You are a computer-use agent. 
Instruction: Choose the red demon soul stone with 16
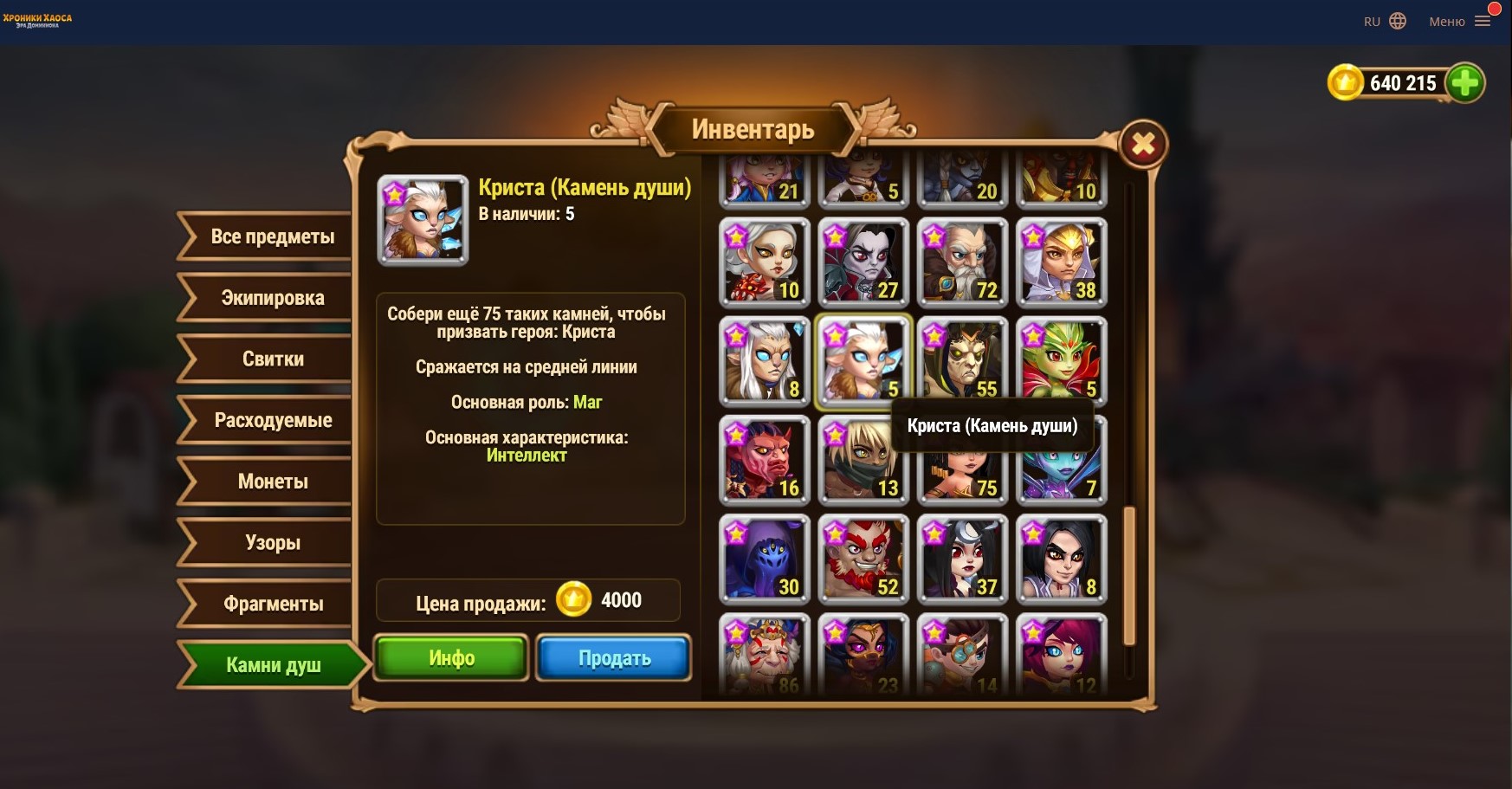pos(765,461)
